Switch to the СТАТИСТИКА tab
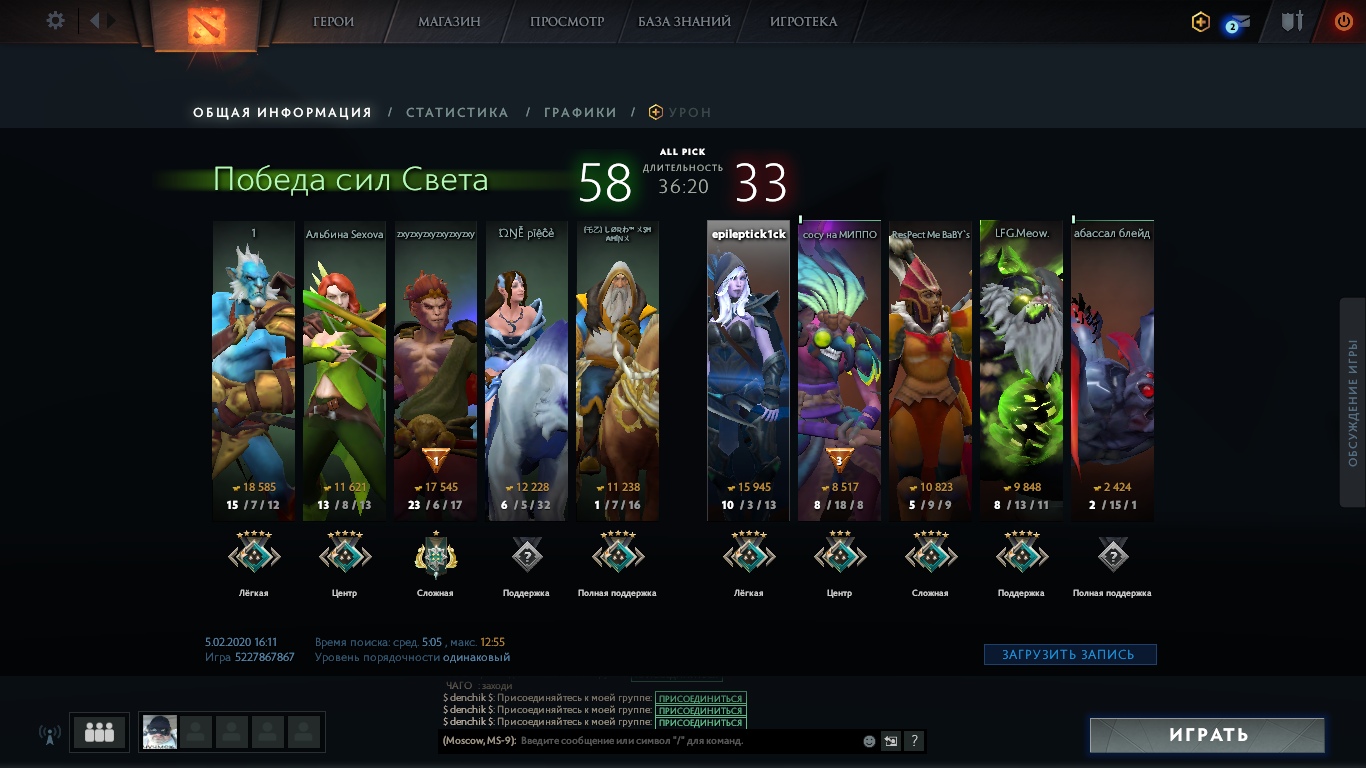 tap(457, 113)
